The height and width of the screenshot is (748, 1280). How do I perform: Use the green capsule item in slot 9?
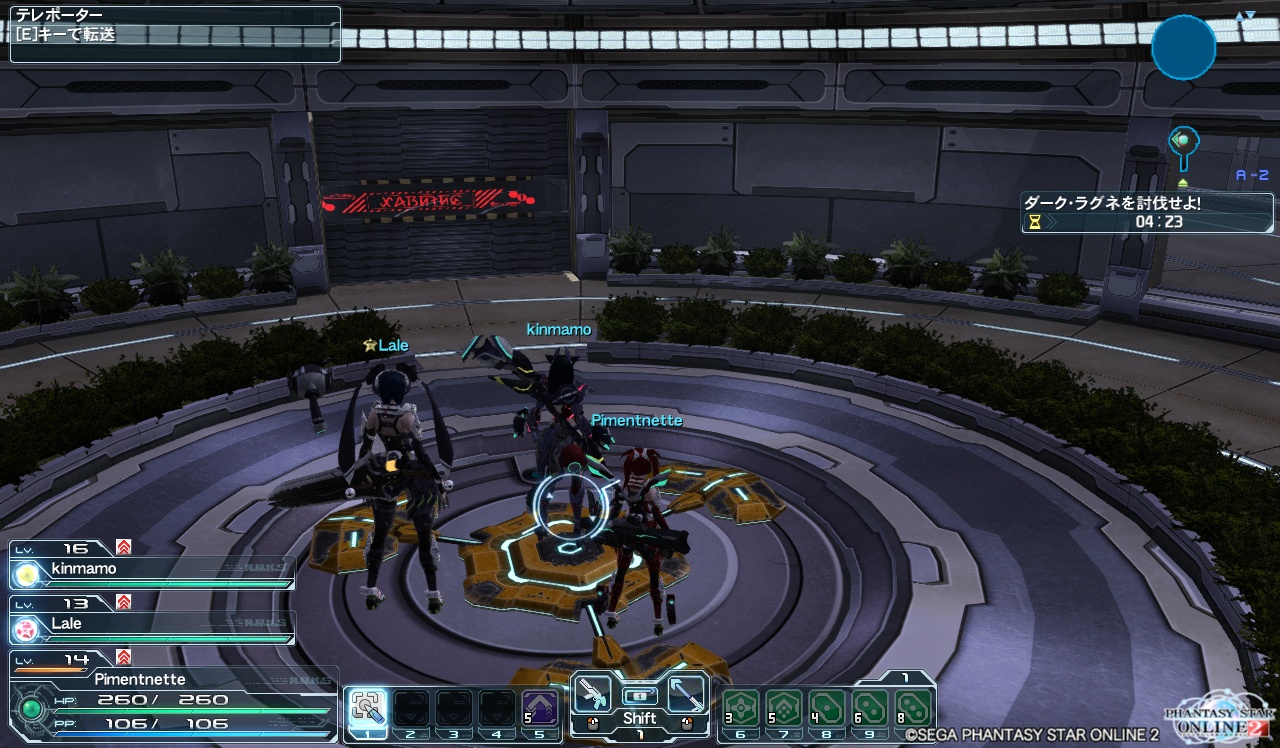pyautogui.click(x=871, y=708)
